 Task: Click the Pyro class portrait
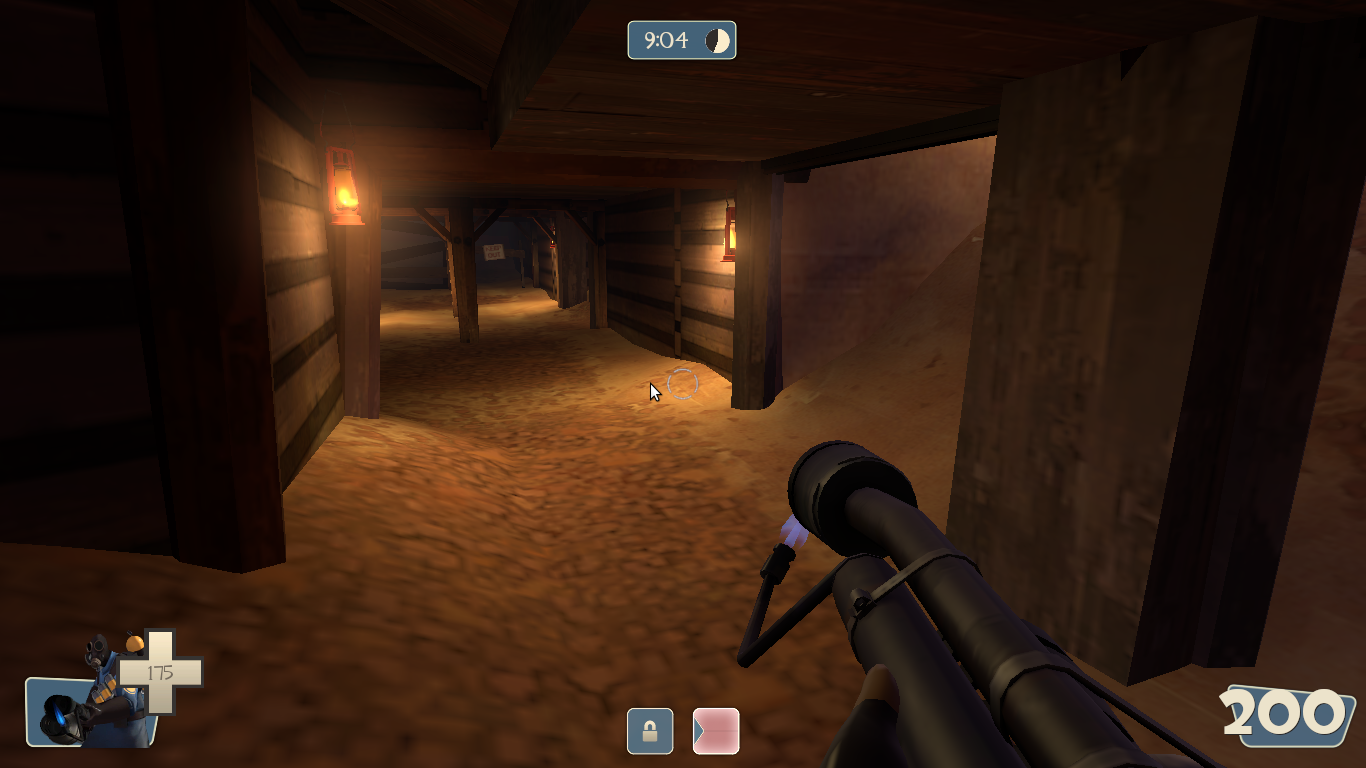88,700
